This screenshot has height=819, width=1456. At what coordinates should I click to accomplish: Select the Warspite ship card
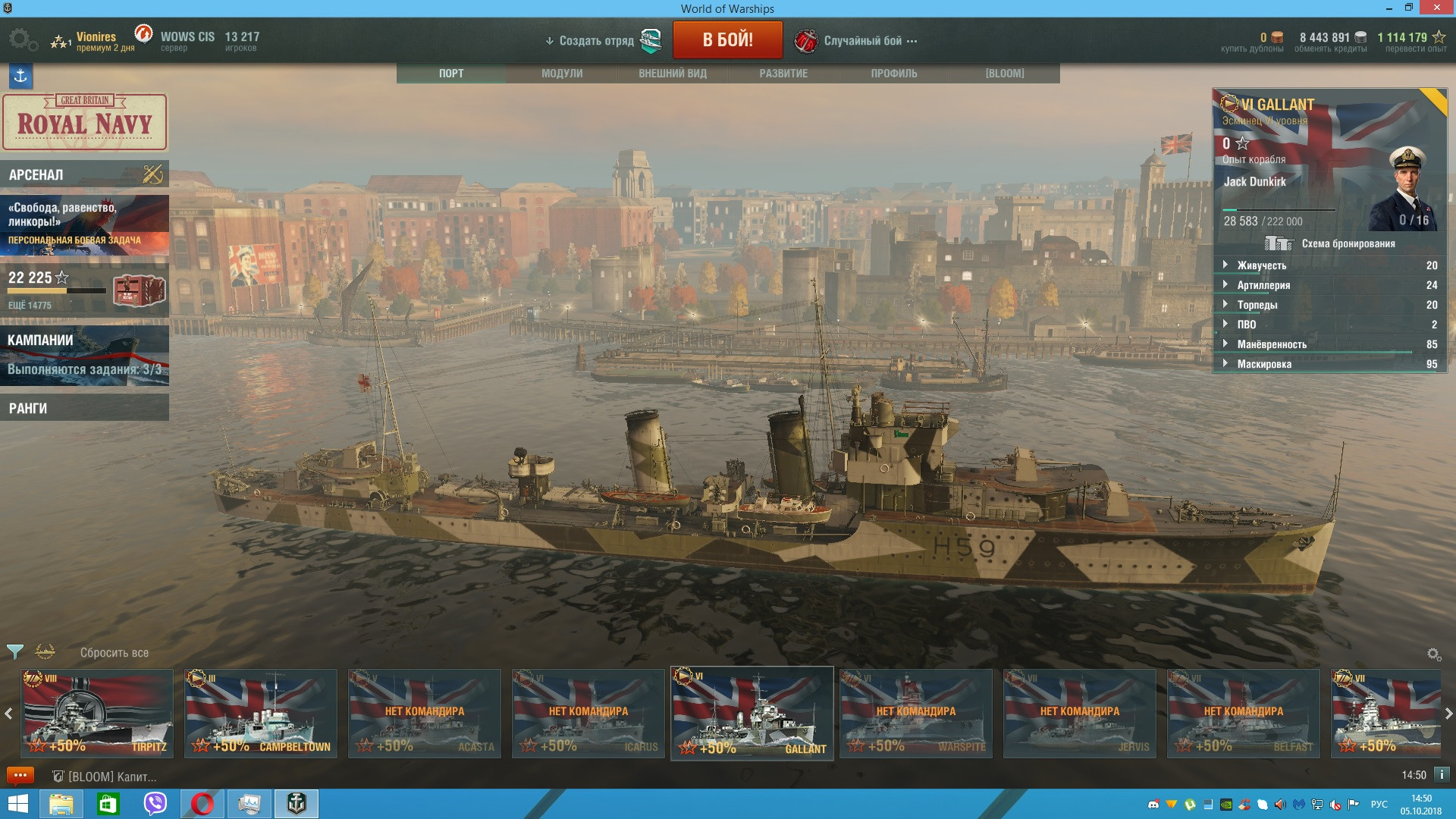(x=916, y=713)
